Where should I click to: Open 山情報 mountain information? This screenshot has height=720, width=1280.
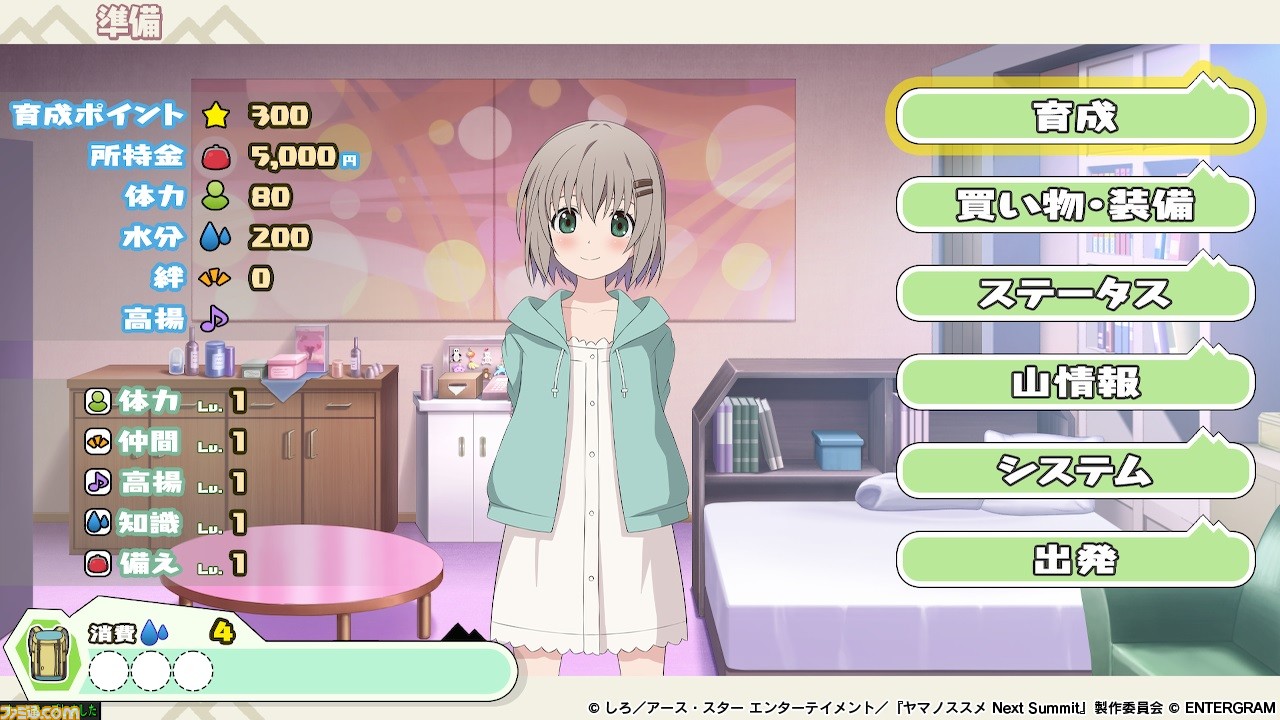pyautogui.click(x=1075, y=383)
